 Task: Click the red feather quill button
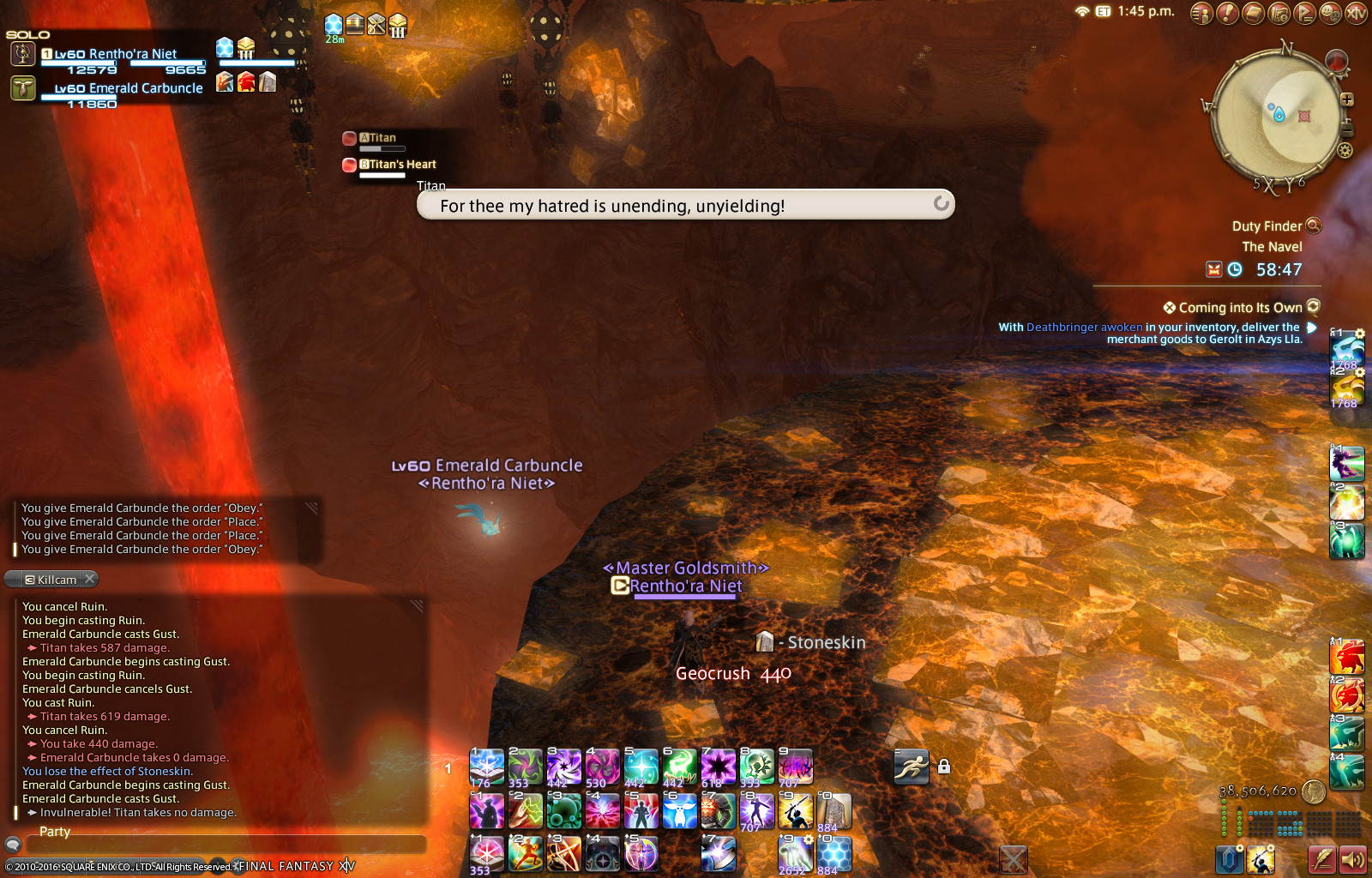(1321, 858)
